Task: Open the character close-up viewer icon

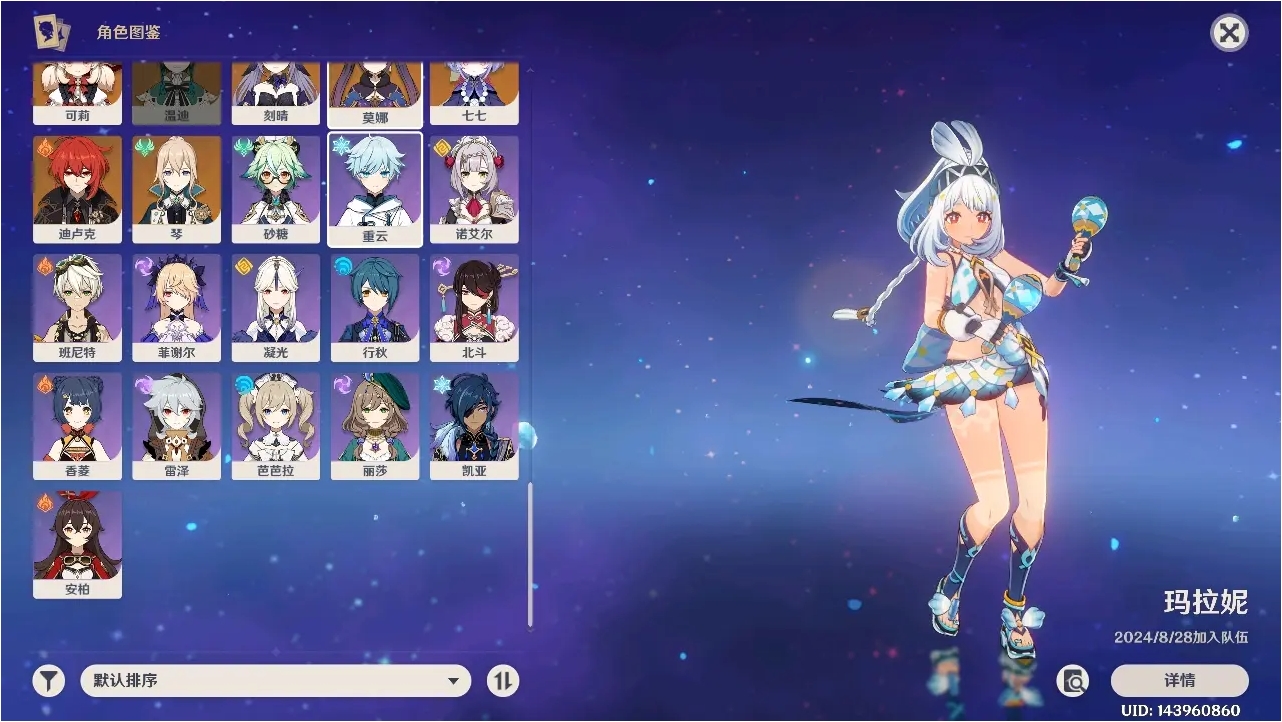Action: (x=1073, y=681)
